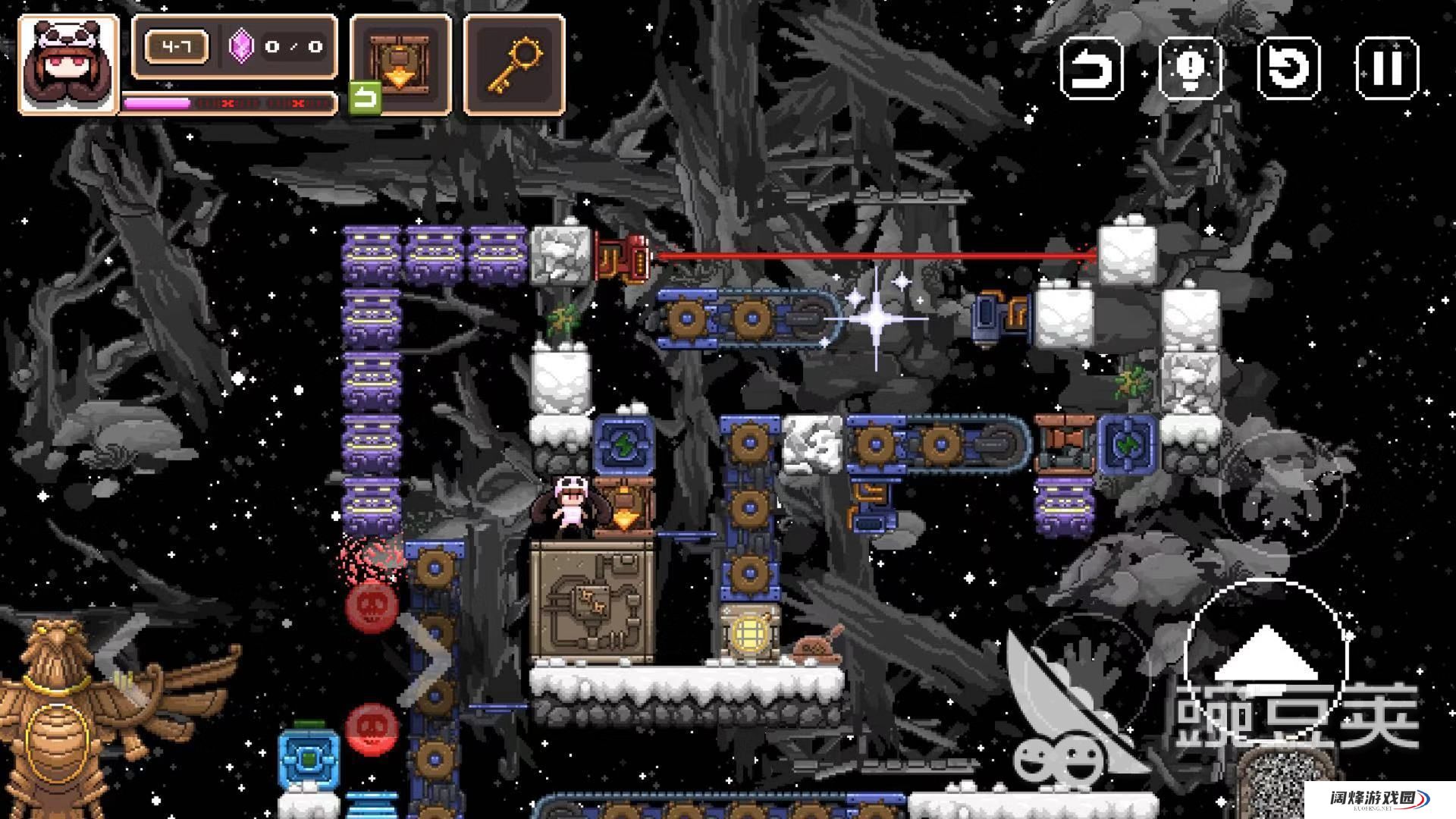Pause the game

tap(1387, 68)
